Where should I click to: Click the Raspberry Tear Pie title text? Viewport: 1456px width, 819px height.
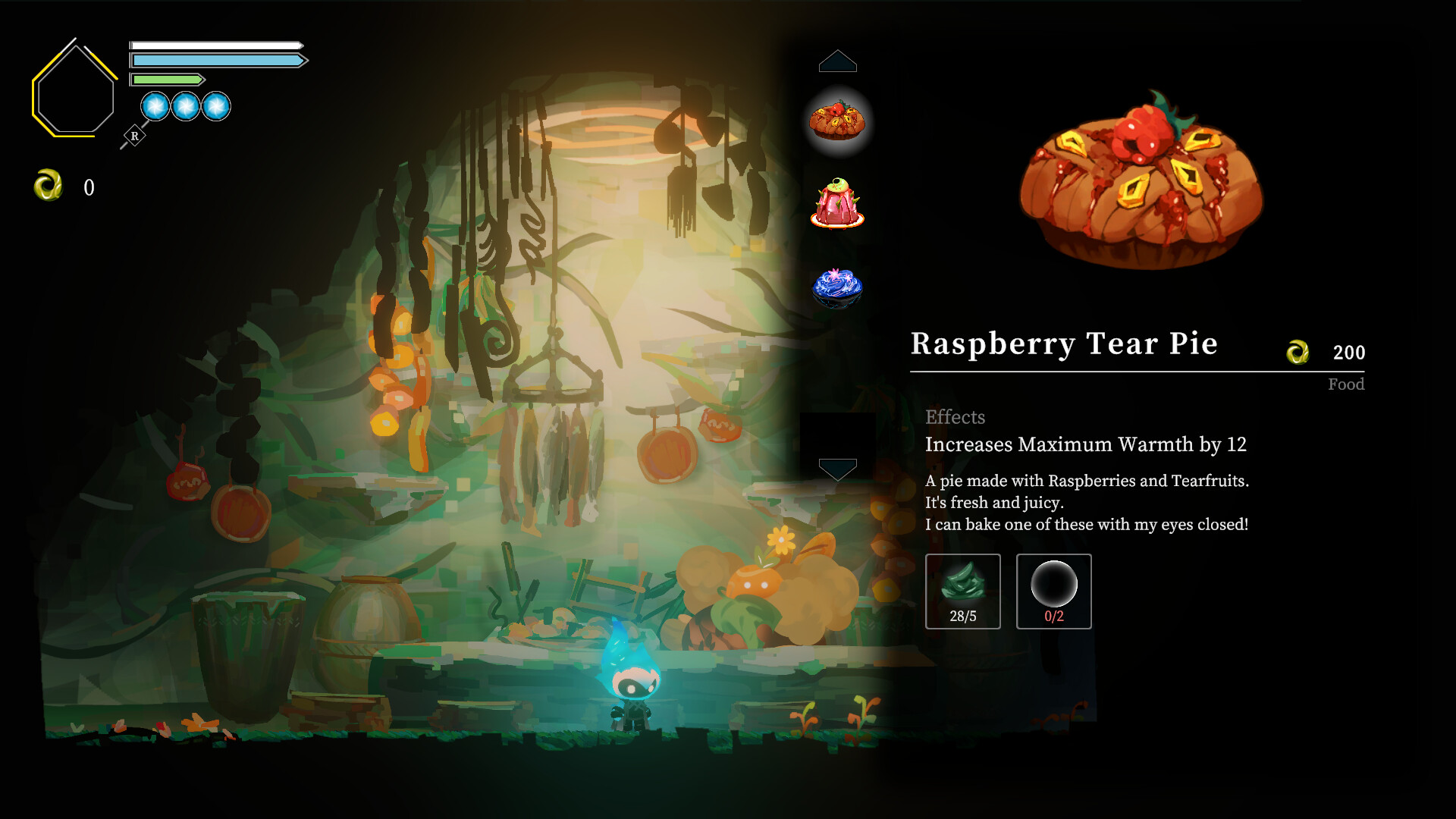click(x=1065, y=344)
